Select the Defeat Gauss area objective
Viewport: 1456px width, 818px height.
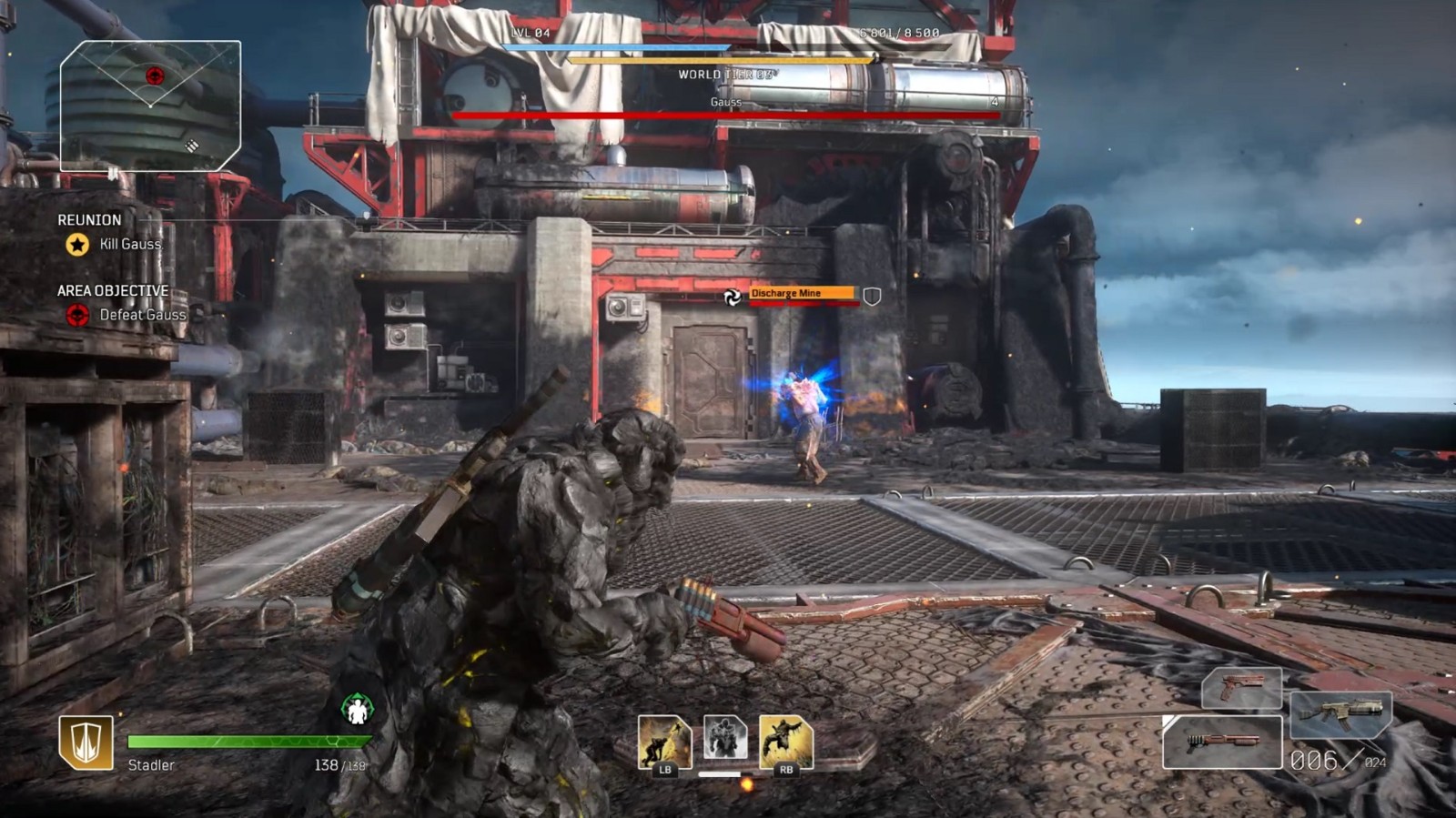click(141, 315)
